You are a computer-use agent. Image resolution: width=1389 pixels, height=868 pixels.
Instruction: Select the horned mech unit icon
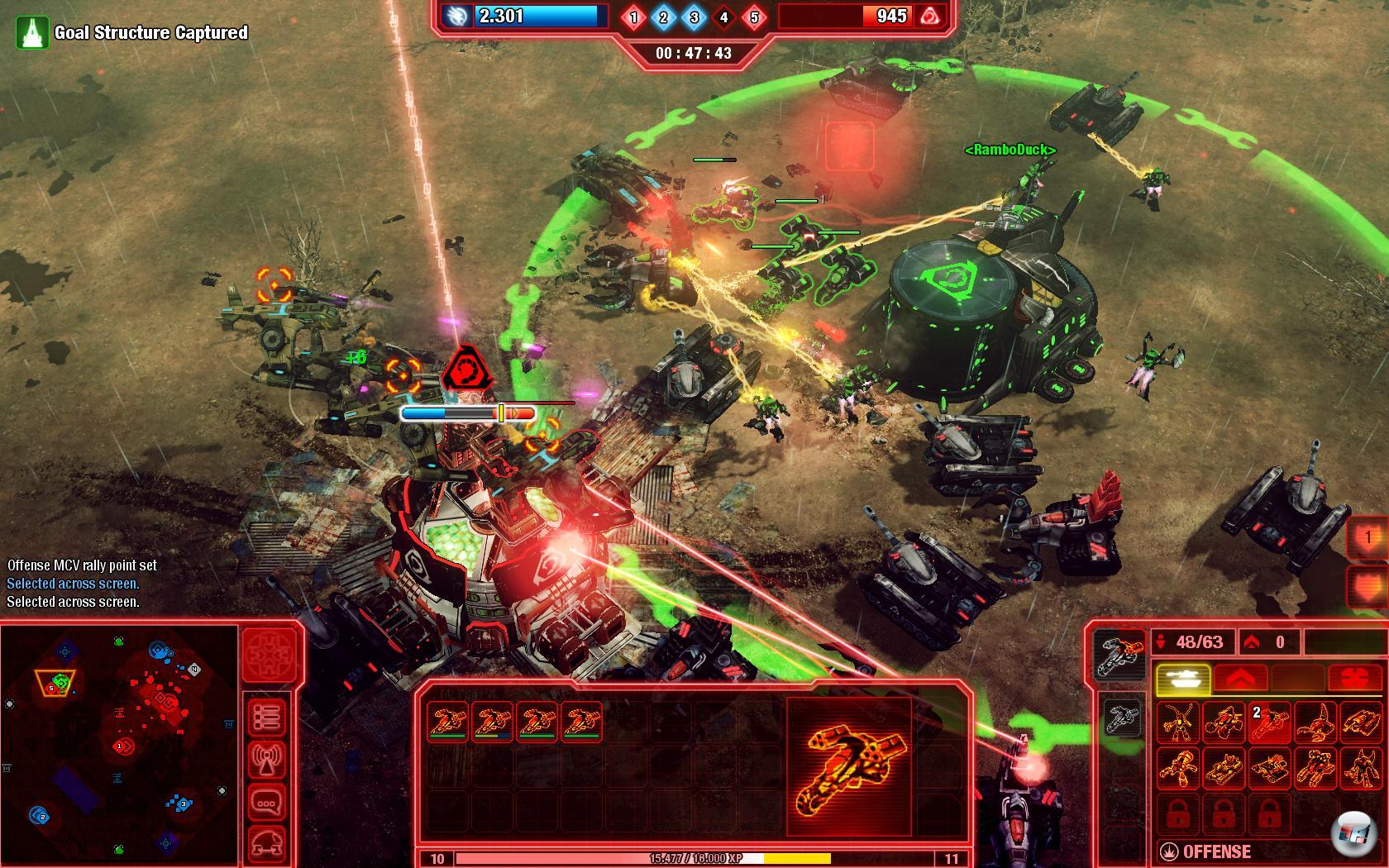click(x=1359, y=768)
